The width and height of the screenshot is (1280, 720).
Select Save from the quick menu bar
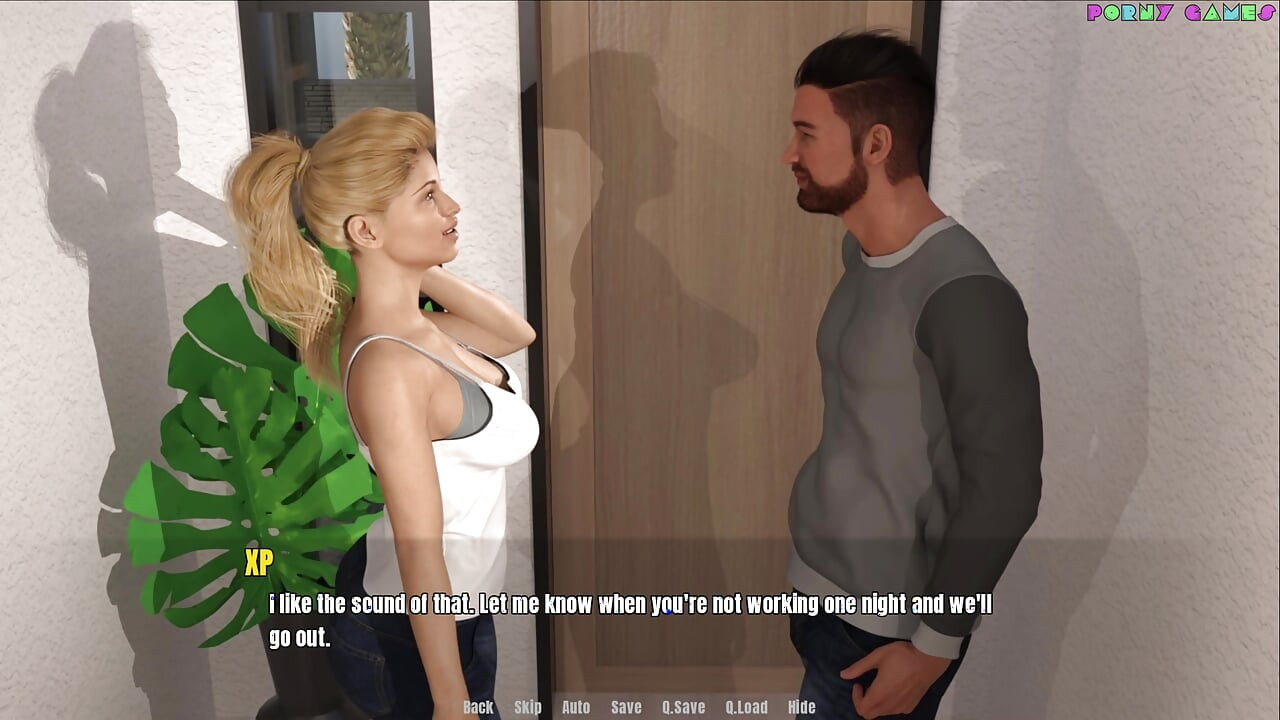click(625, 707)
